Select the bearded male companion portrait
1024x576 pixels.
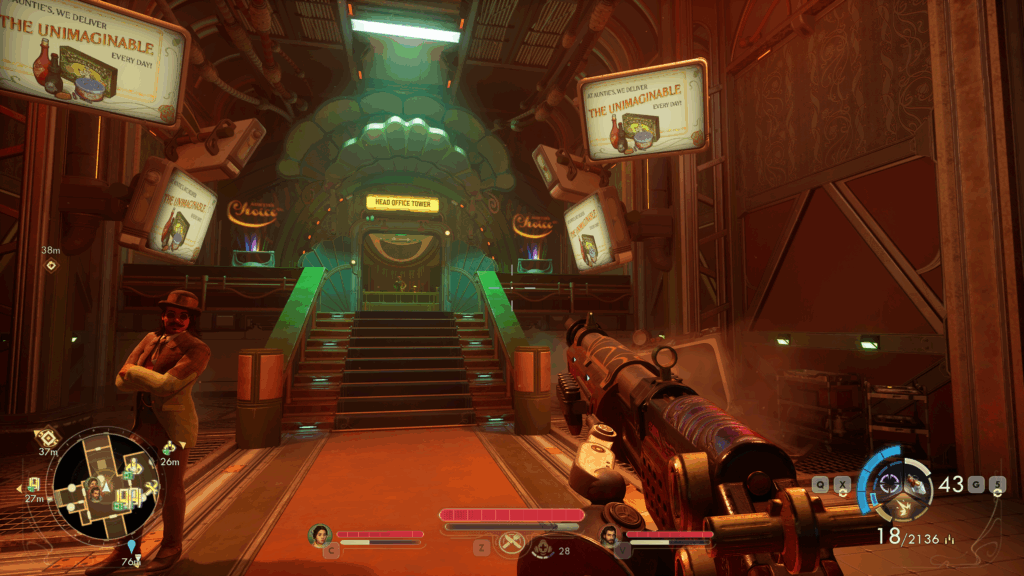pos(609,537)
